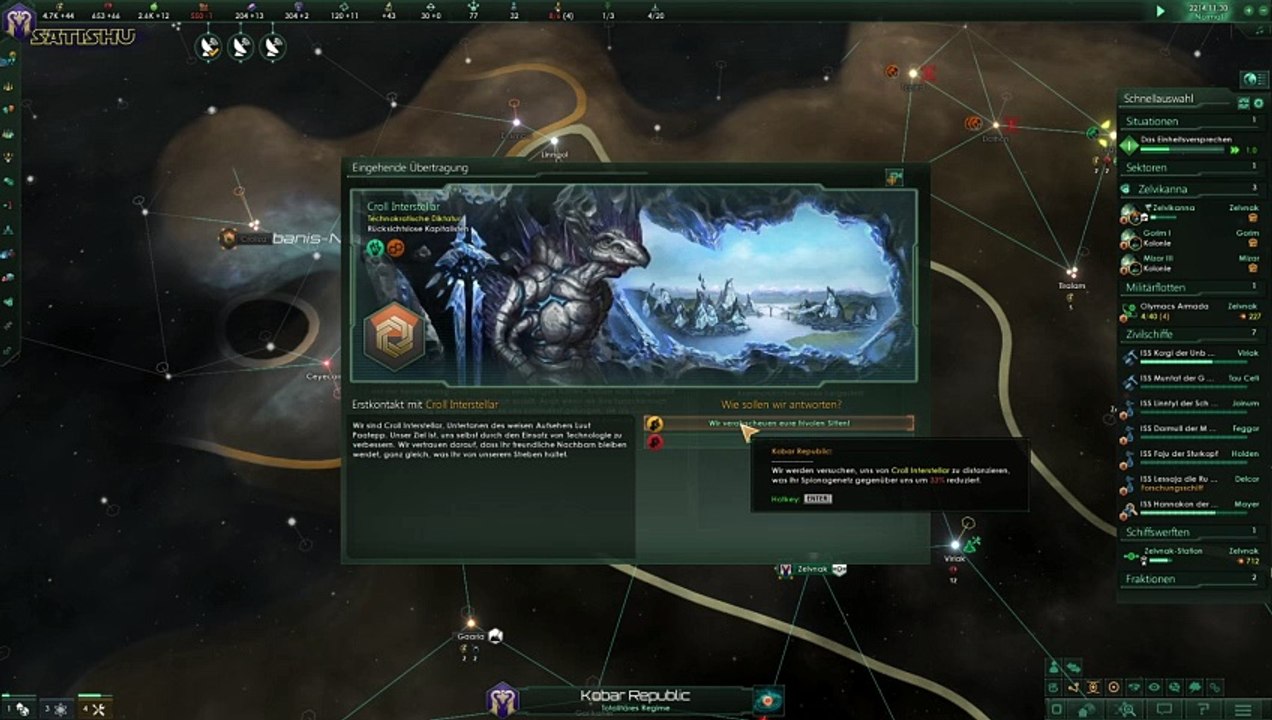This screenshot has width=1272, height=720.
Task: Click the Kobar Republic empire emblem
Action: [x=502, y=699]
